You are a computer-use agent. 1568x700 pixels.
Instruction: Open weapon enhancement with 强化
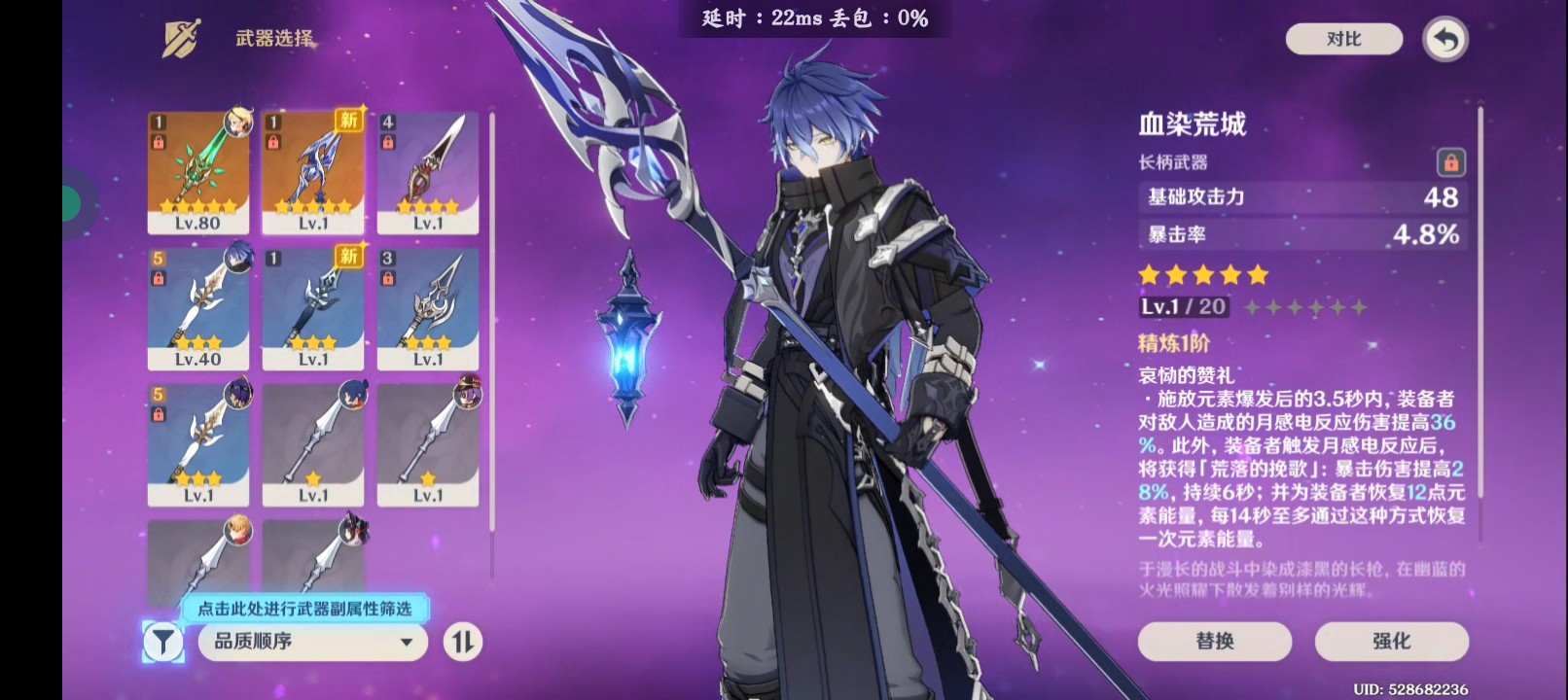1391,641
